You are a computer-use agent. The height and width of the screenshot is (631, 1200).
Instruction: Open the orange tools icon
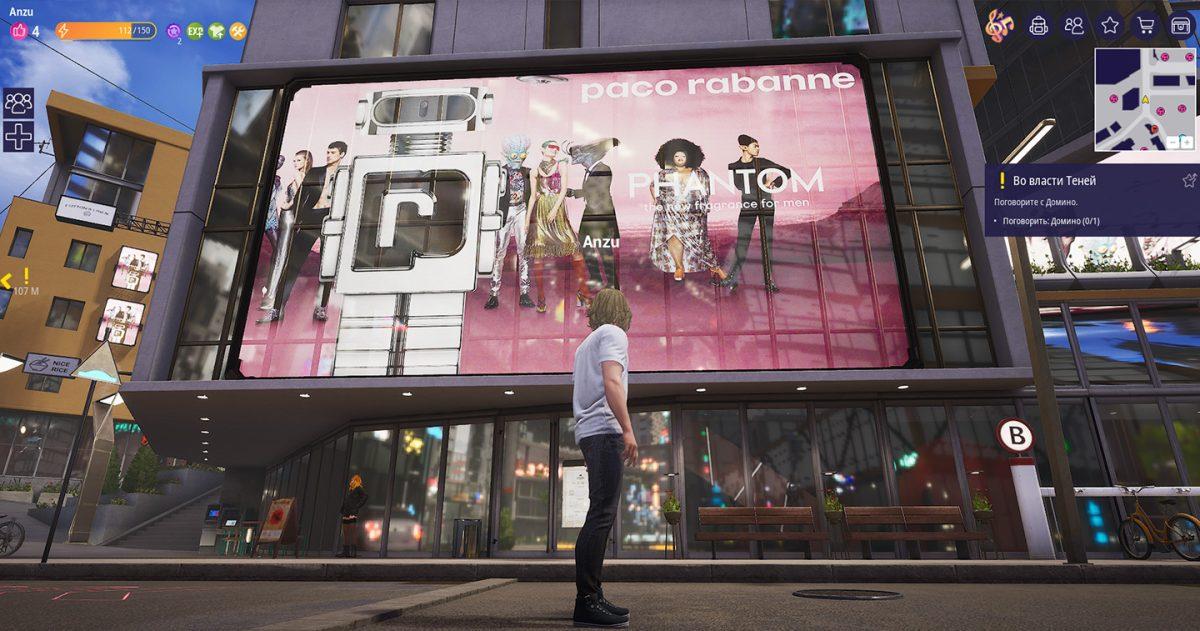[x=238, y=31]
